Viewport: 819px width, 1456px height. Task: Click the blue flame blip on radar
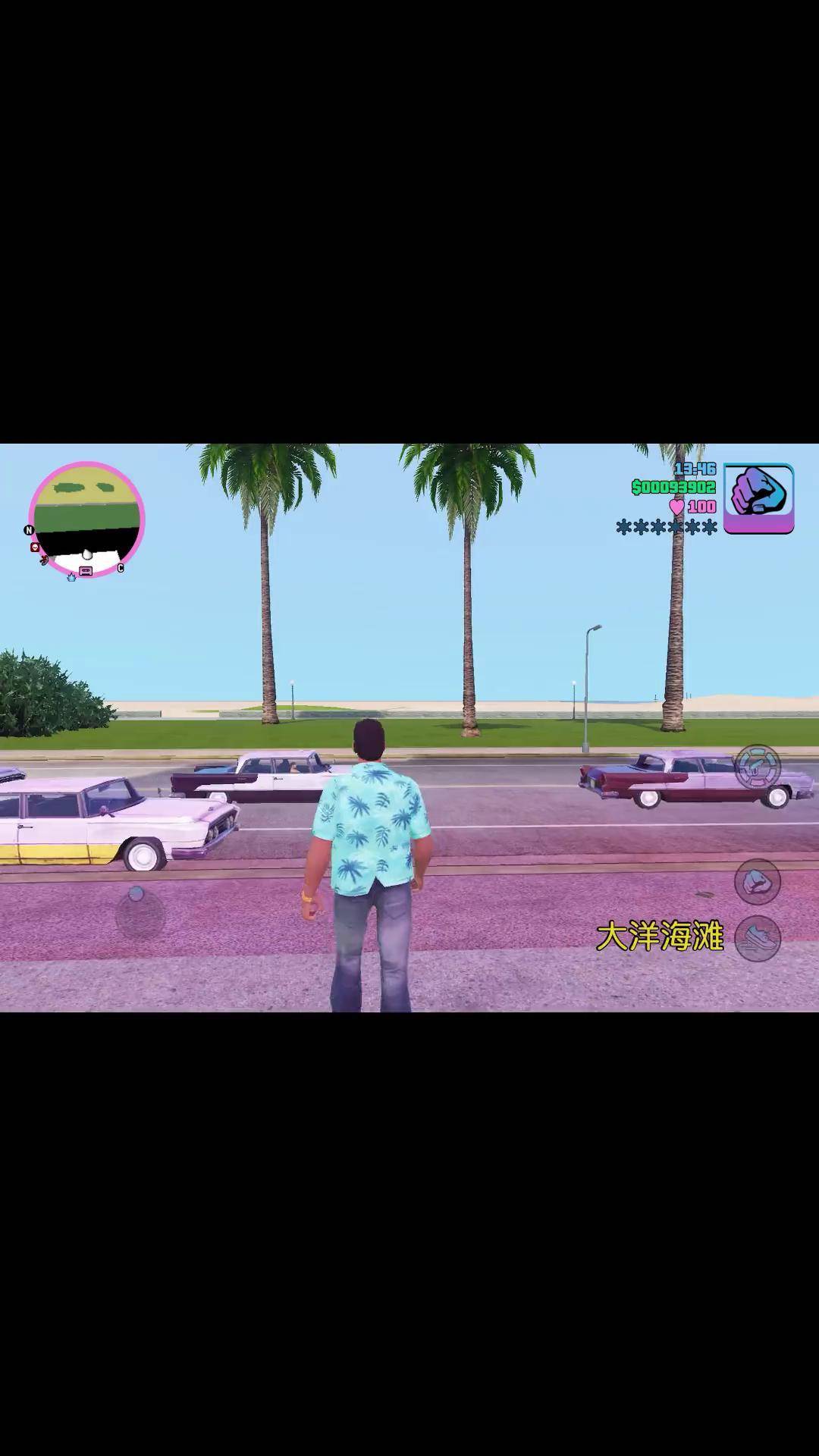(x=71, y=577)
